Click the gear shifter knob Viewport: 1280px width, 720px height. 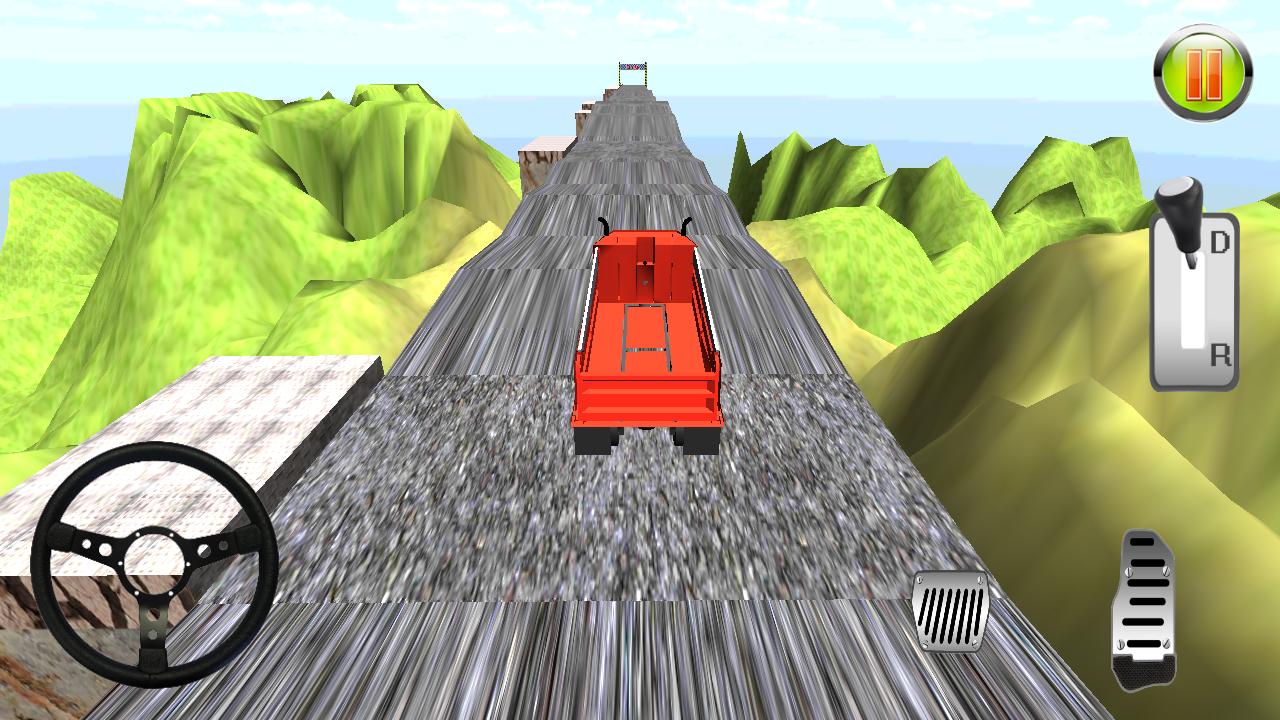pyautogui.click(x=1182, y=200)
